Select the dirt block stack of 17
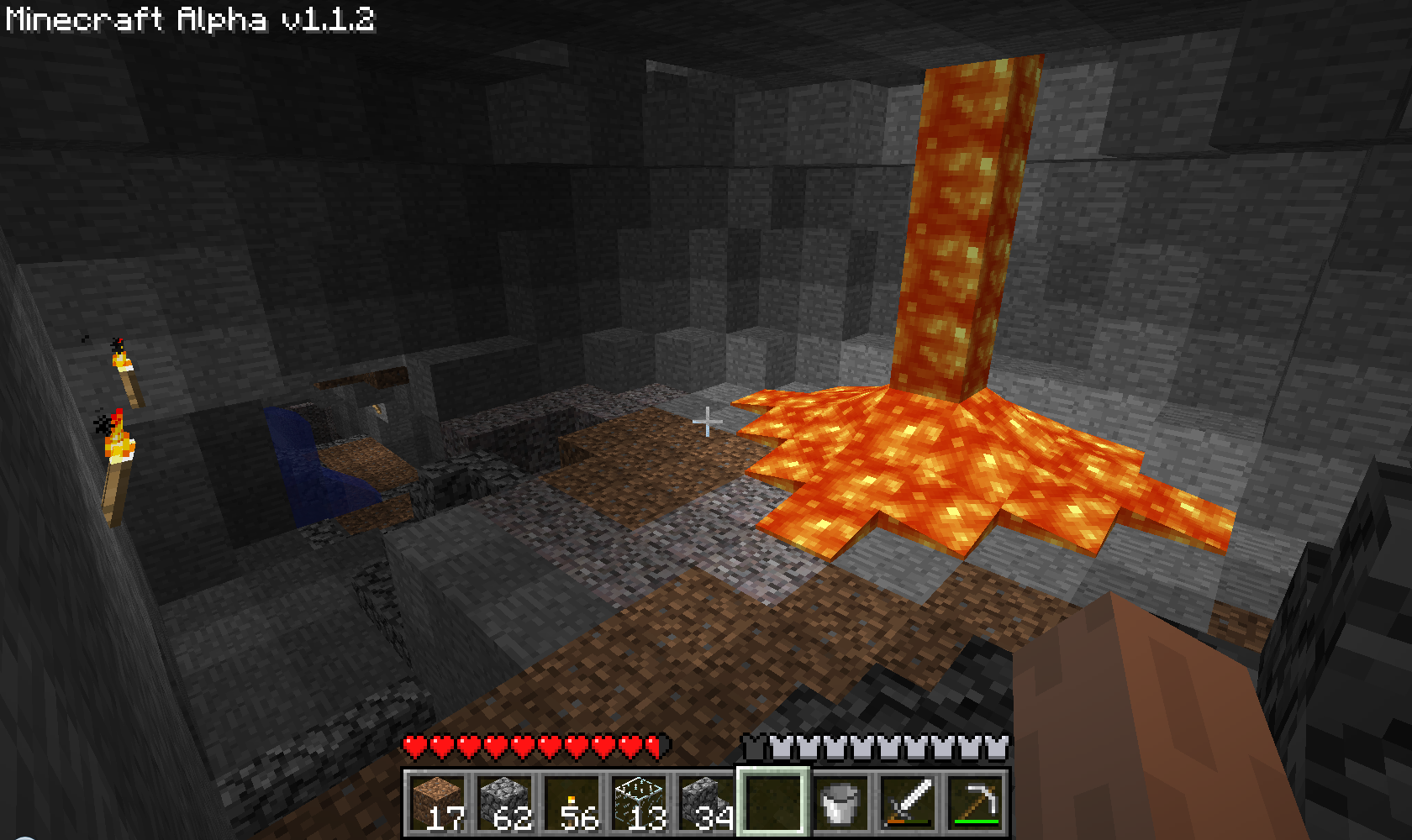1412x840 pixels. 438,803
